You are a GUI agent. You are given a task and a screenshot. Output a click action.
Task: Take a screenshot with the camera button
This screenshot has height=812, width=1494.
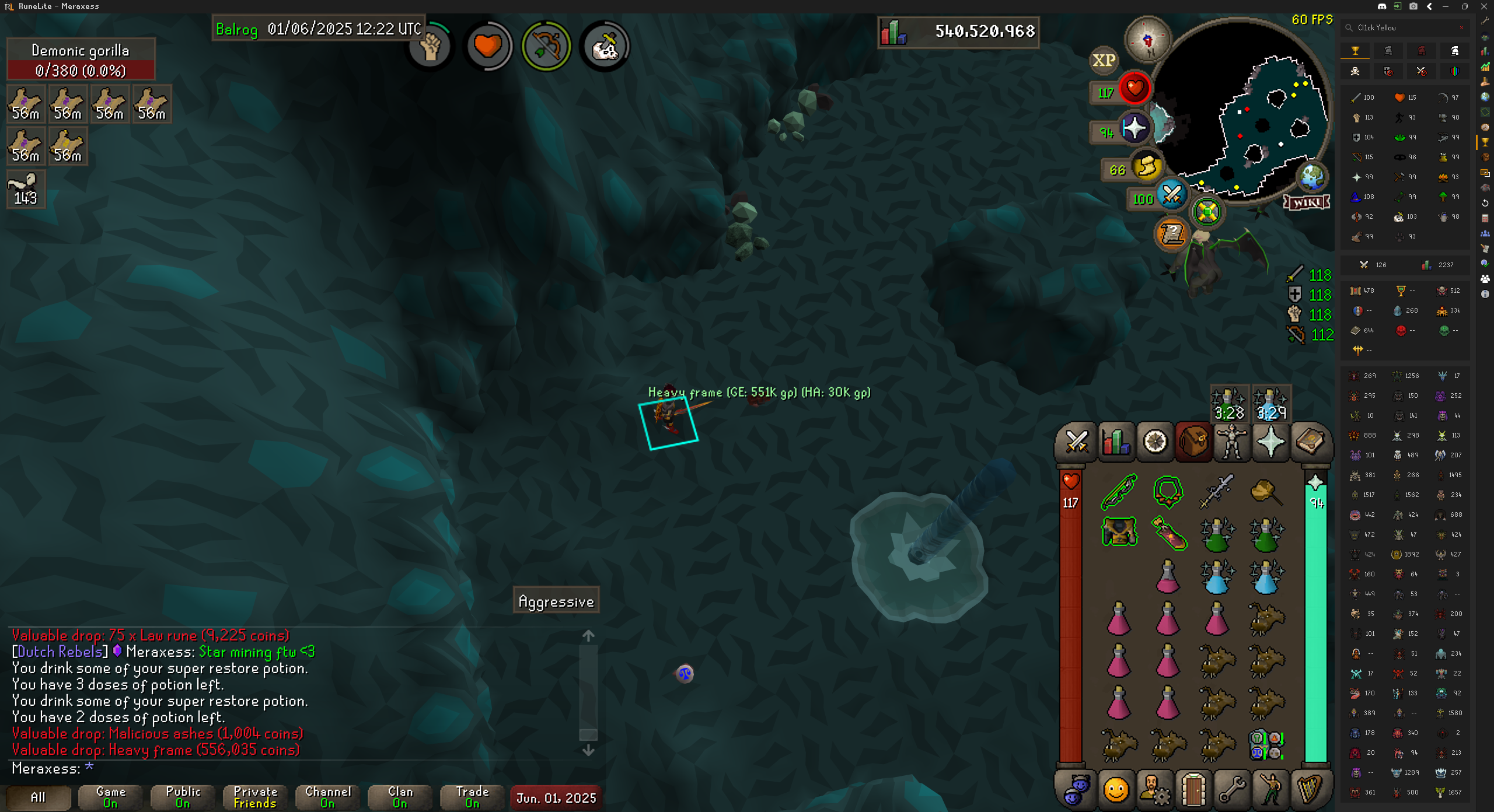pyautogui.click(x=1413, y=6)
